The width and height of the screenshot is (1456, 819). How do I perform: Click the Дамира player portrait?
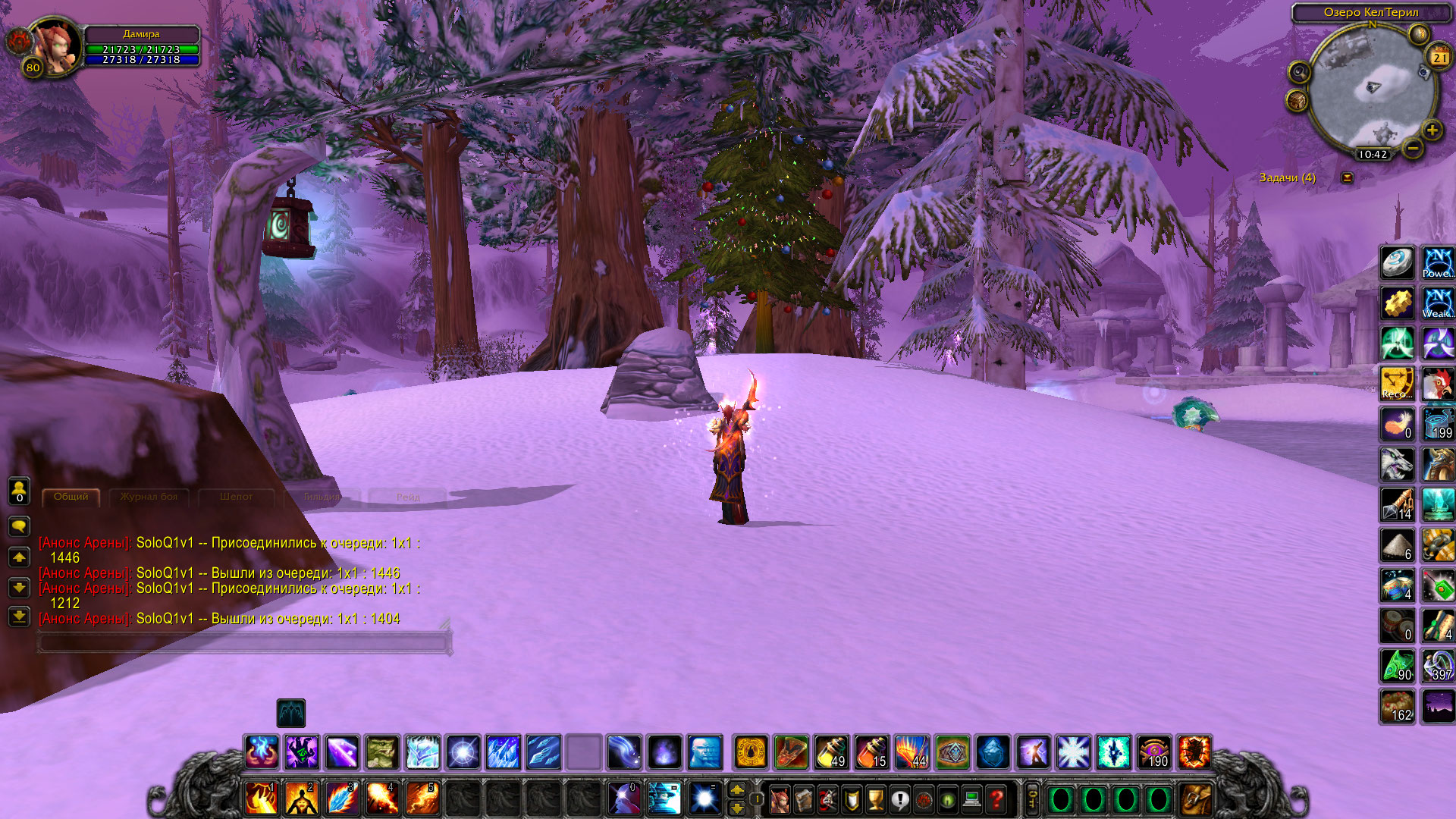pos(55,47)
